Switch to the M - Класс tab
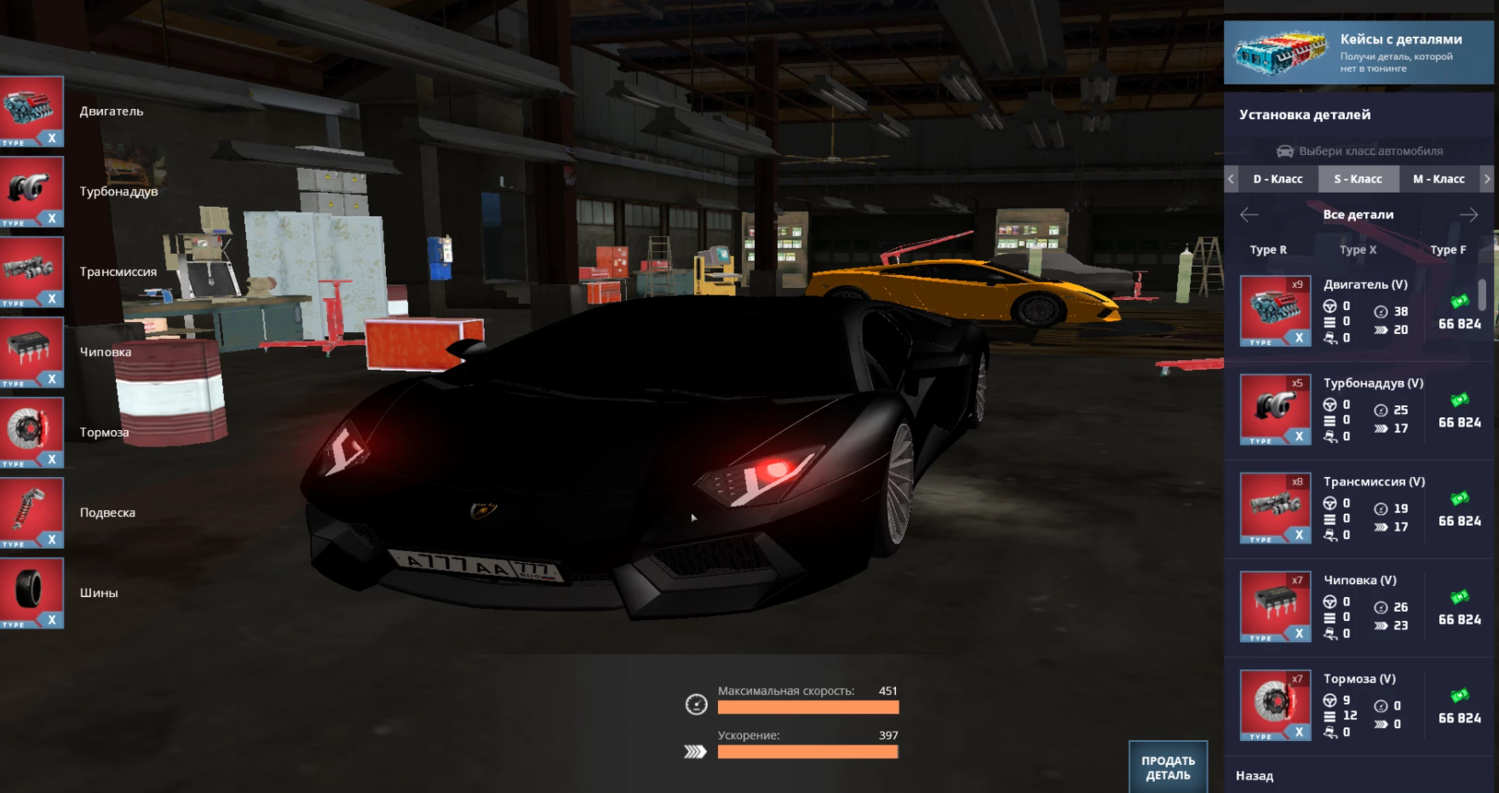The height and width of the screenshot is (793, 1499). pyautogui.click(x=1438, y=179)
